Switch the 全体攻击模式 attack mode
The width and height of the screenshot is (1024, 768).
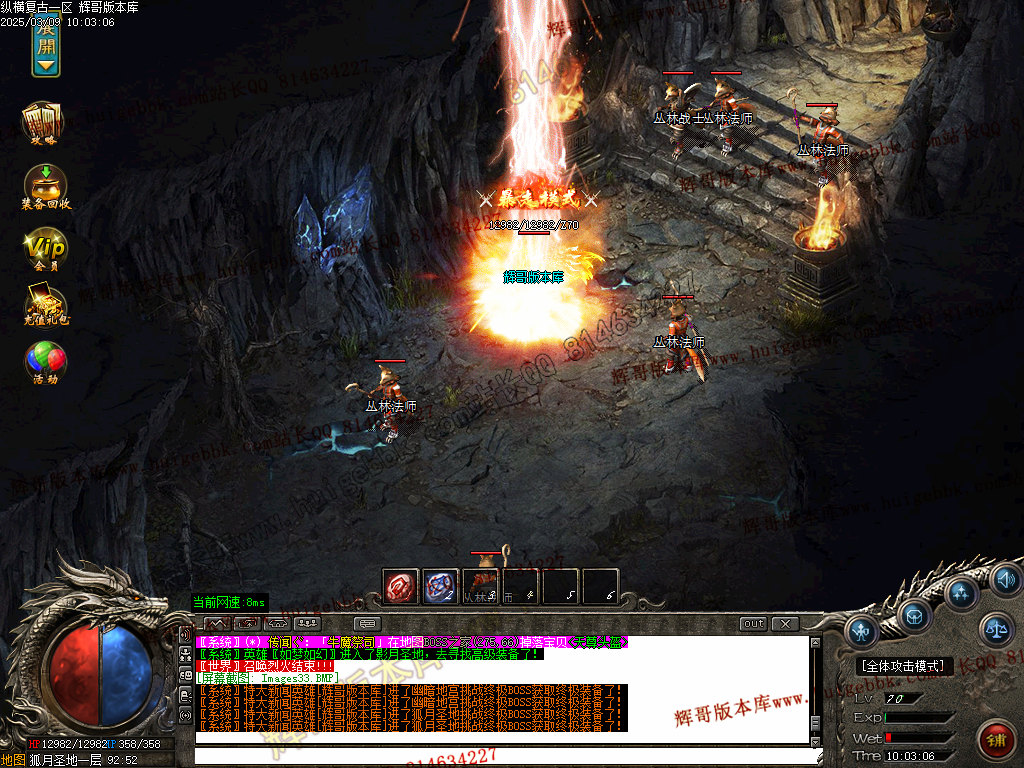point(905,666)
